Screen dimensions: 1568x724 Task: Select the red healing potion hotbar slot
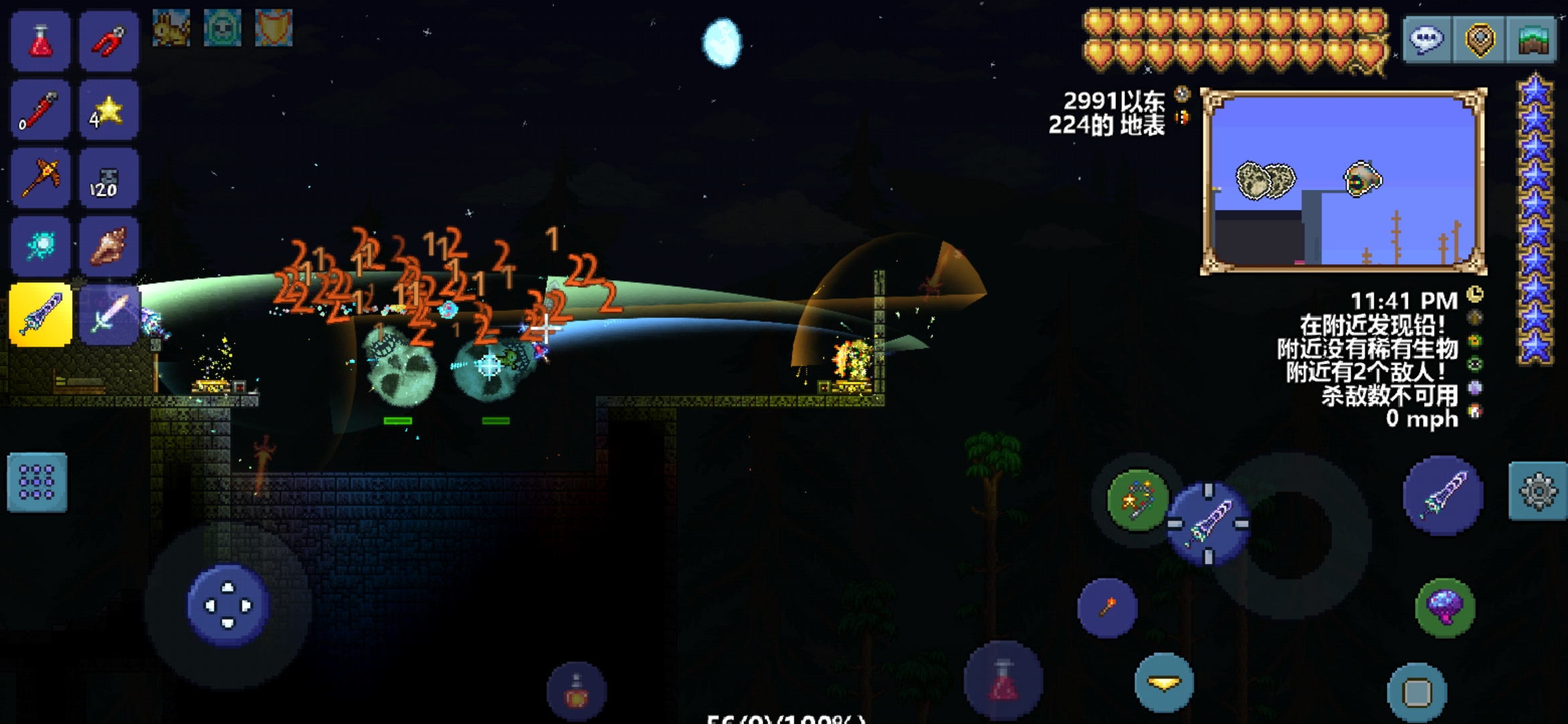40,42
